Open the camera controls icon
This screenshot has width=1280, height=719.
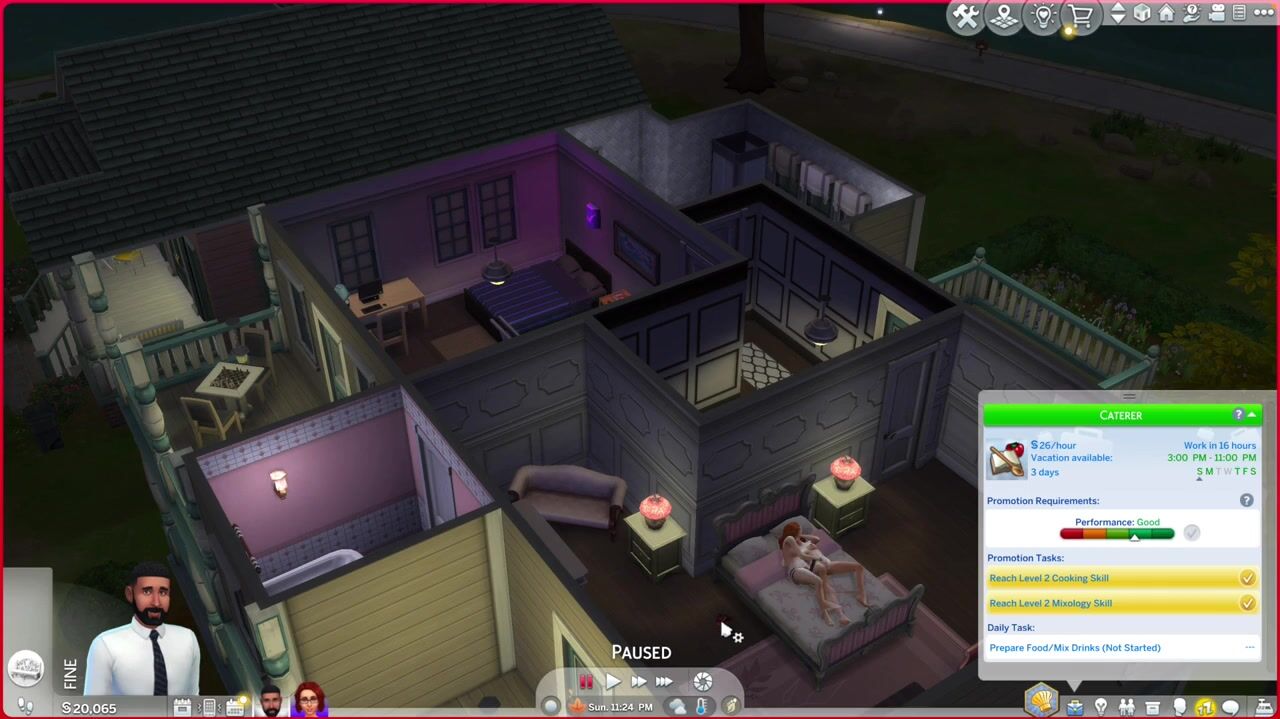click(1217, 14)
